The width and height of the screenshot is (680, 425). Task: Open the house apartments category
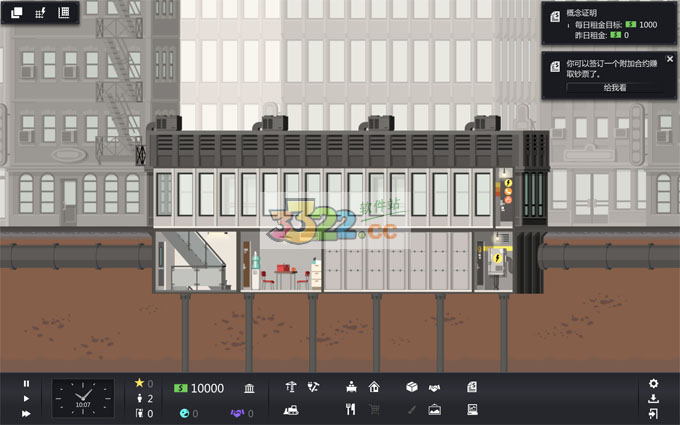pyautogui.click(x=374, y=387)
